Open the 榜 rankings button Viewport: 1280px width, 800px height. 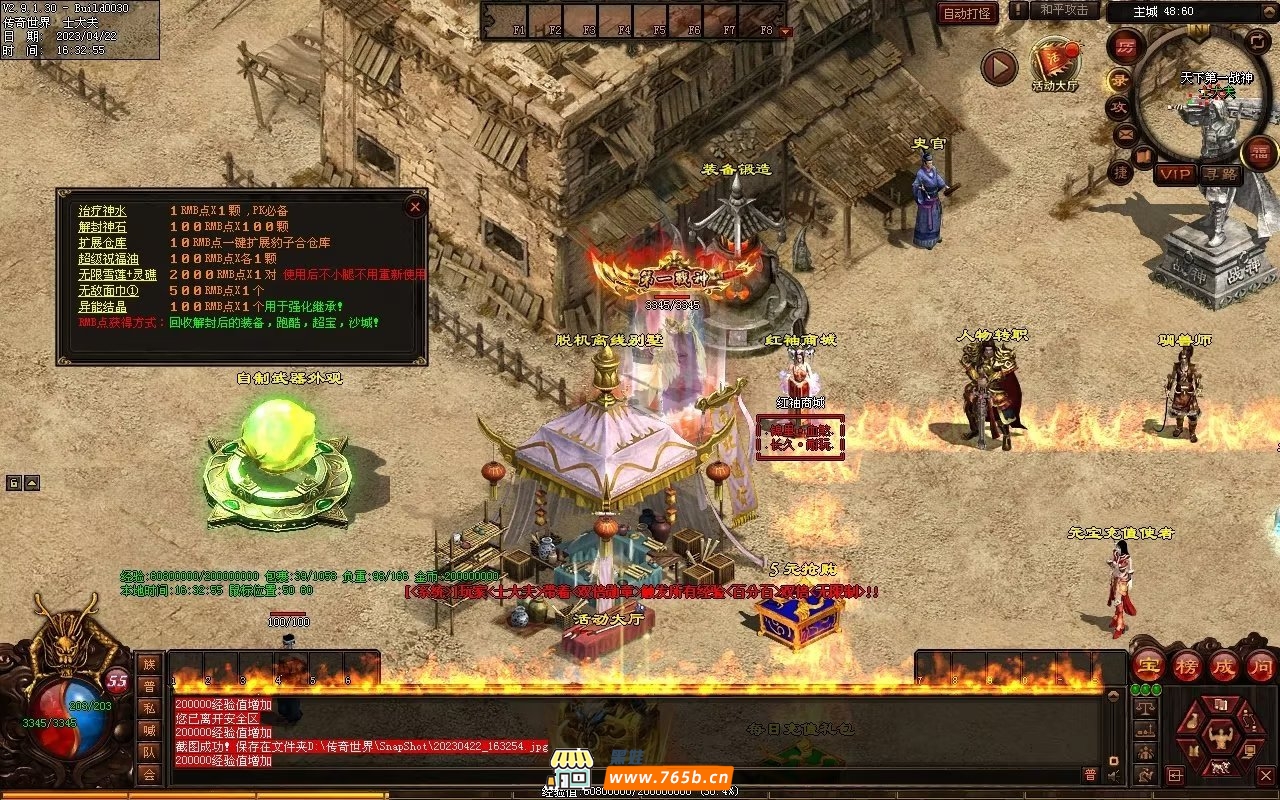(1189, 665)
